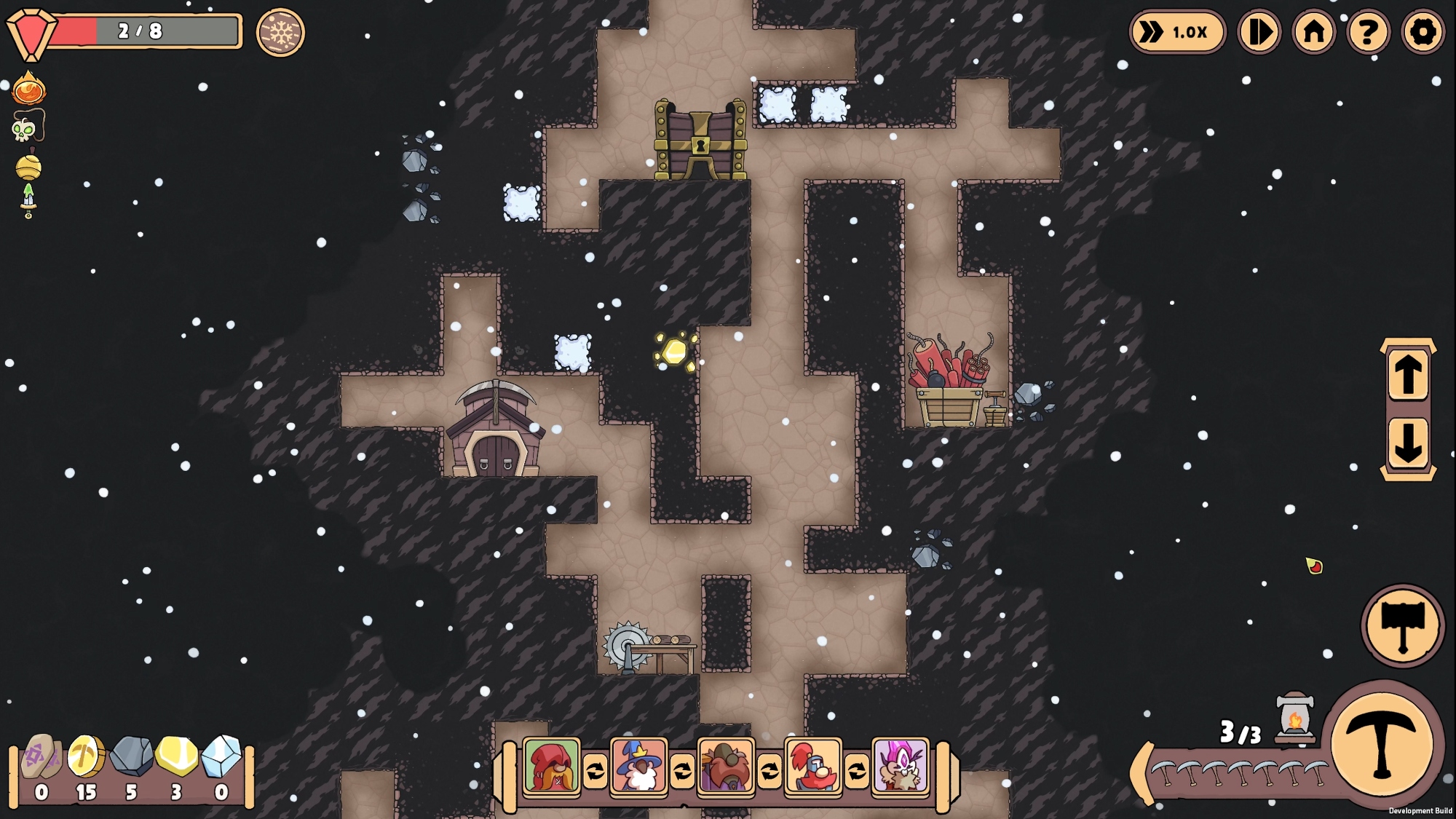Select the red-hooded dwarf portrait

(x=552, y=767)
